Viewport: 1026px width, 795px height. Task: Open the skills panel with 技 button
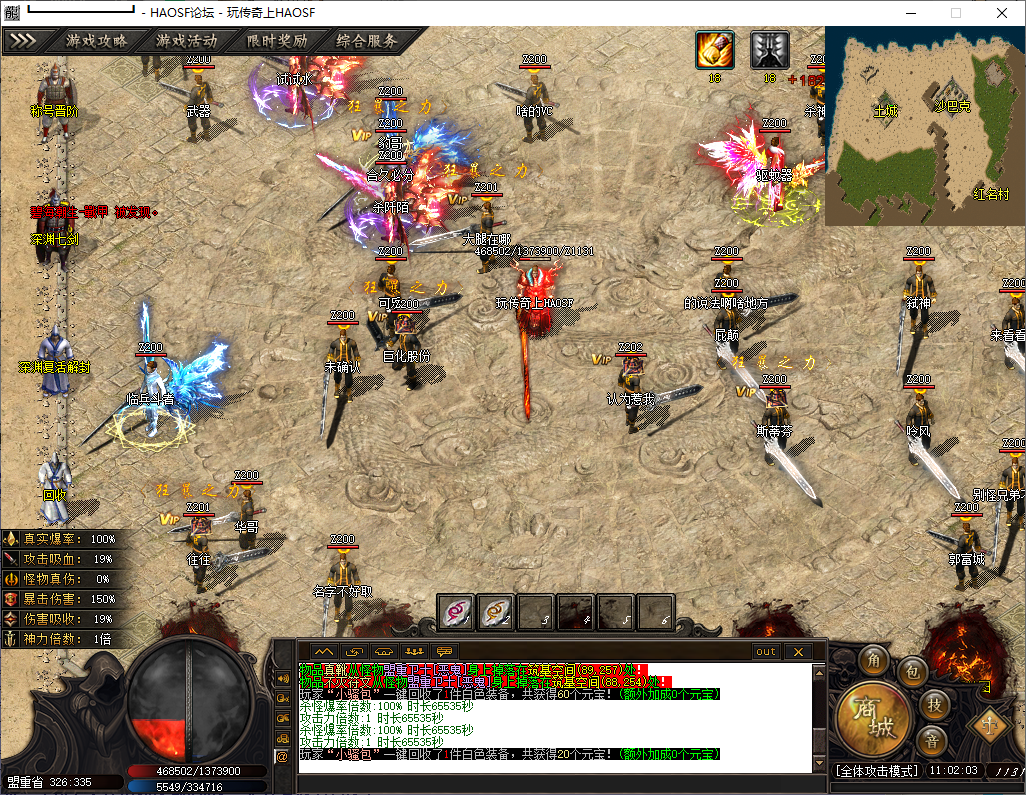(933, 704)
